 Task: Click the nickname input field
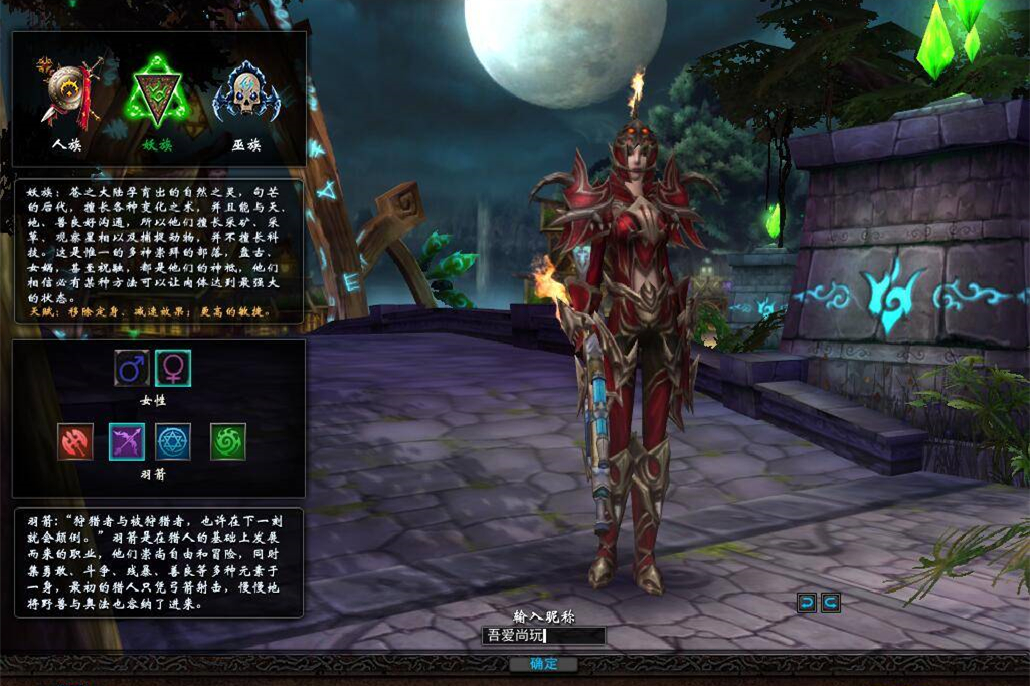pyautogui.click(x=543, y=635)
